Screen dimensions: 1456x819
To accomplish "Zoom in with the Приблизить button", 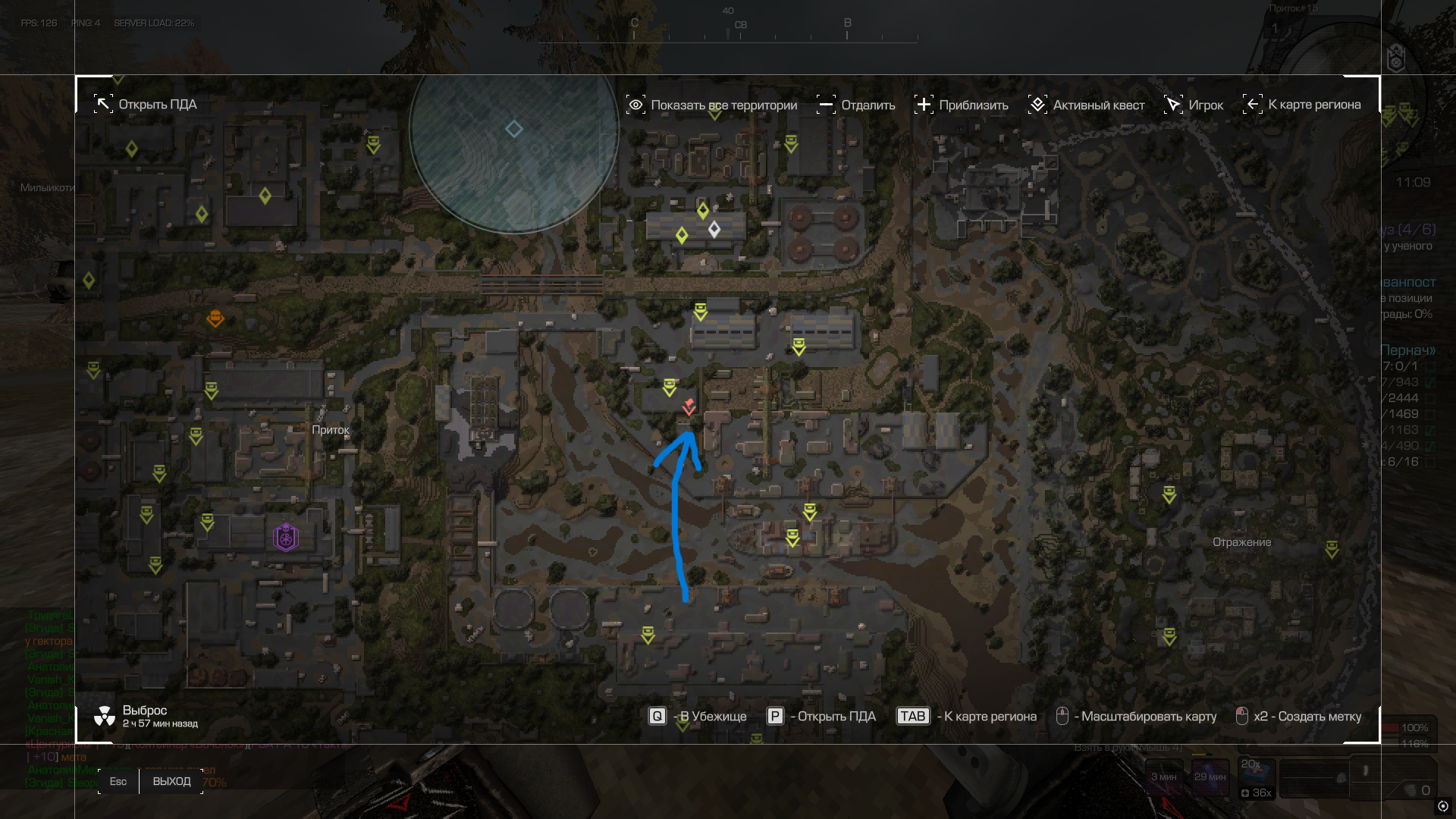I will 962,105.
